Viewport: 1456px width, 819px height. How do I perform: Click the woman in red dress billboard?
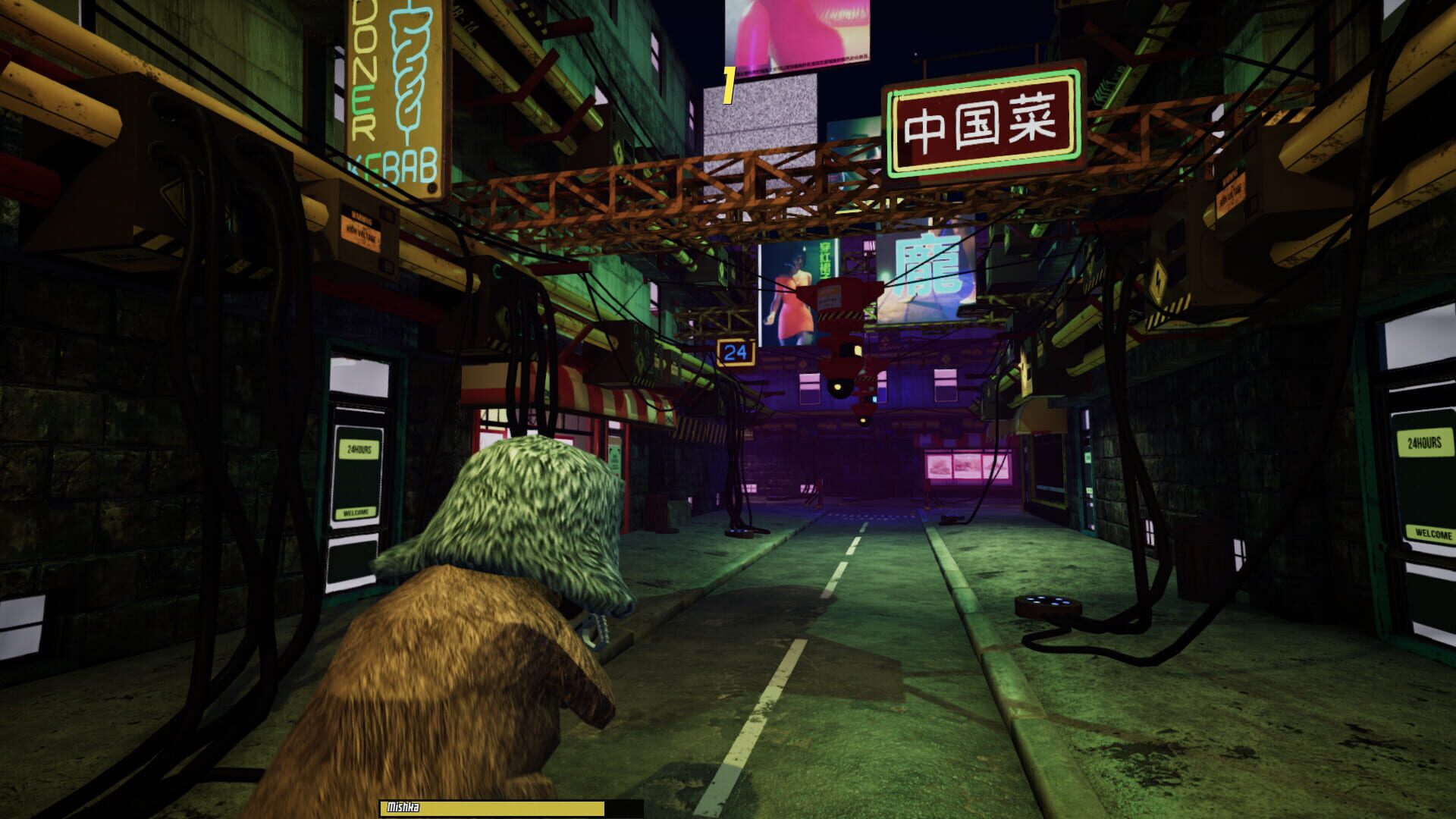tap(789, 300)
